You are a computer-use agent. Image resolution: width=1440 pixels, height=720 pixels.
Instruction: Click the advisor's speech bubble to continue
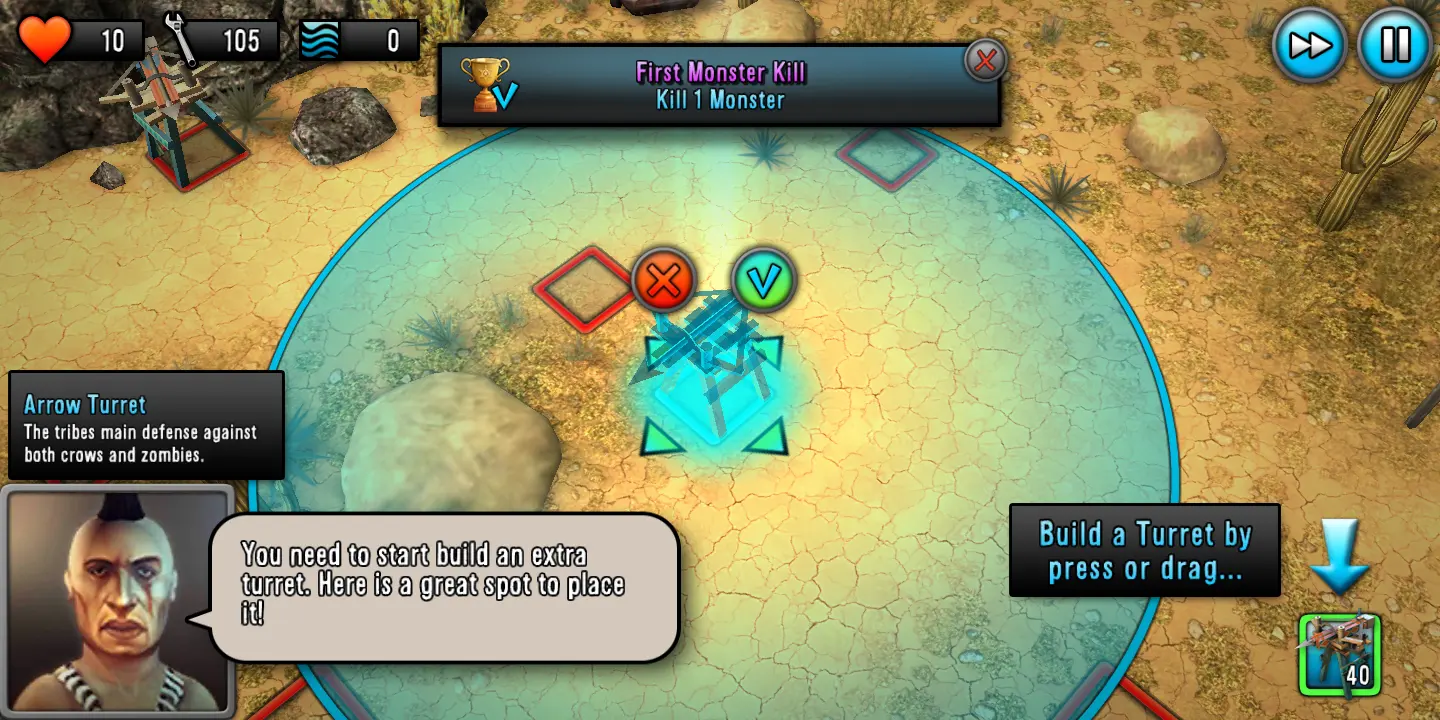pos(445,586)
